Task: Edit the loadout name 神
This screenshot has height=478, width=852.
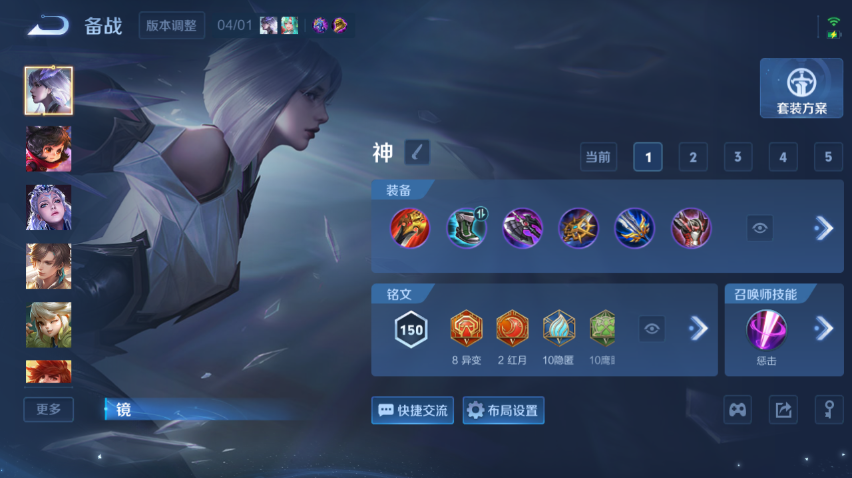Action: [x=417, y=152]
